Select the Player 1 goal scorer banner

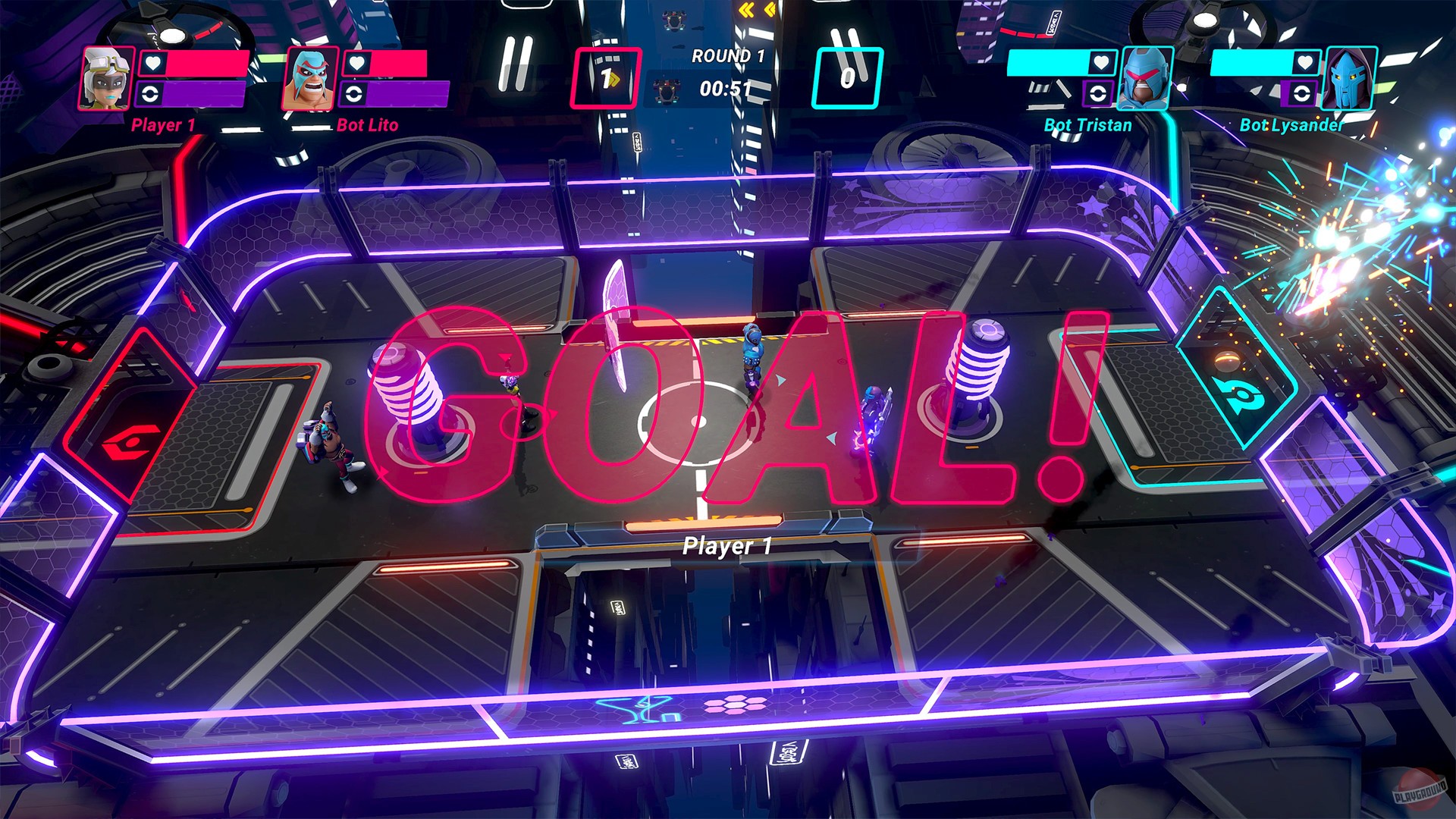click(726, 544)
